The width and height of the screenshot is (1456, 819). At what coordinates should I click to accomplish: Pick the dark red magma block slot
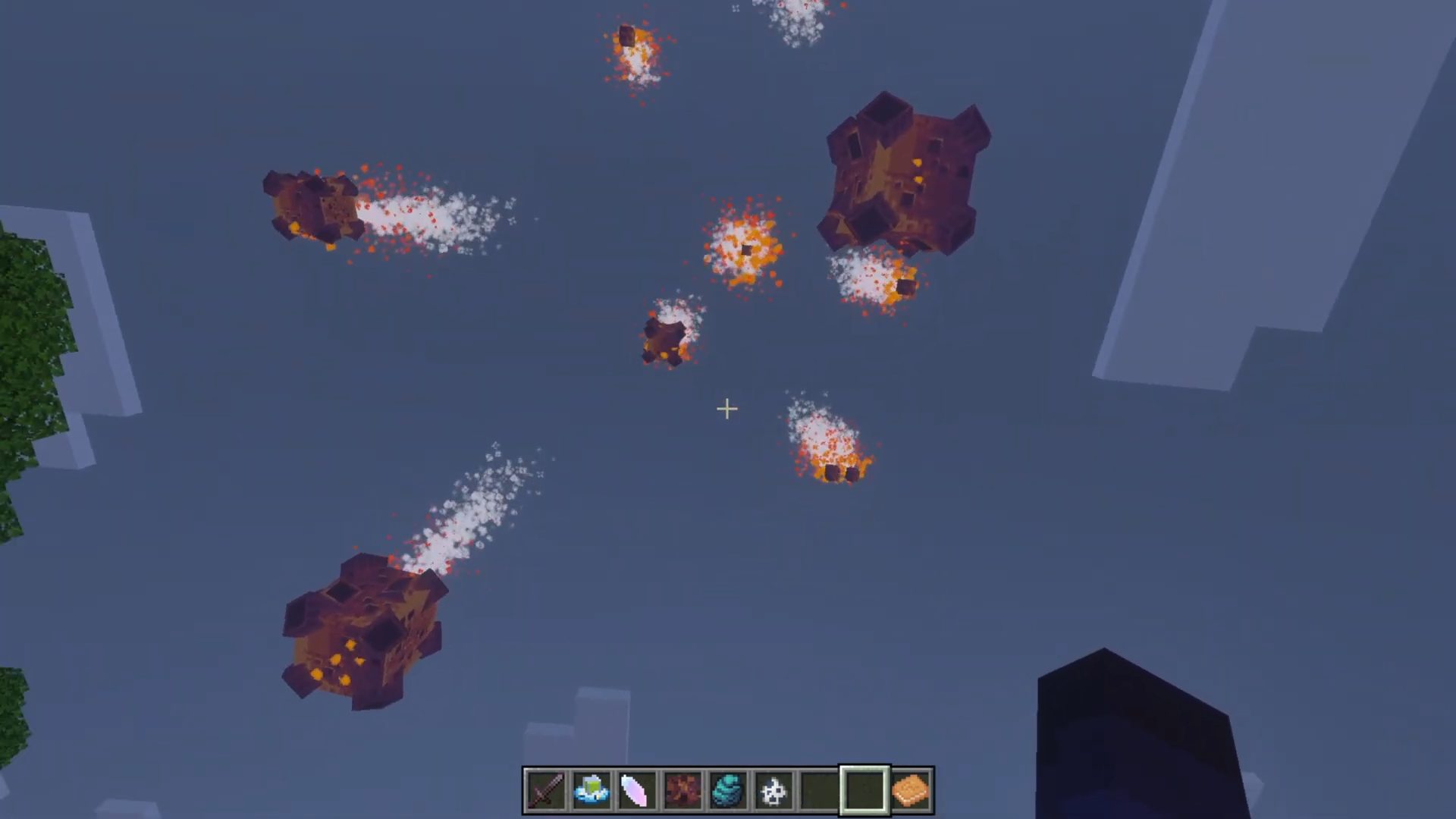[x=682, y=790]
